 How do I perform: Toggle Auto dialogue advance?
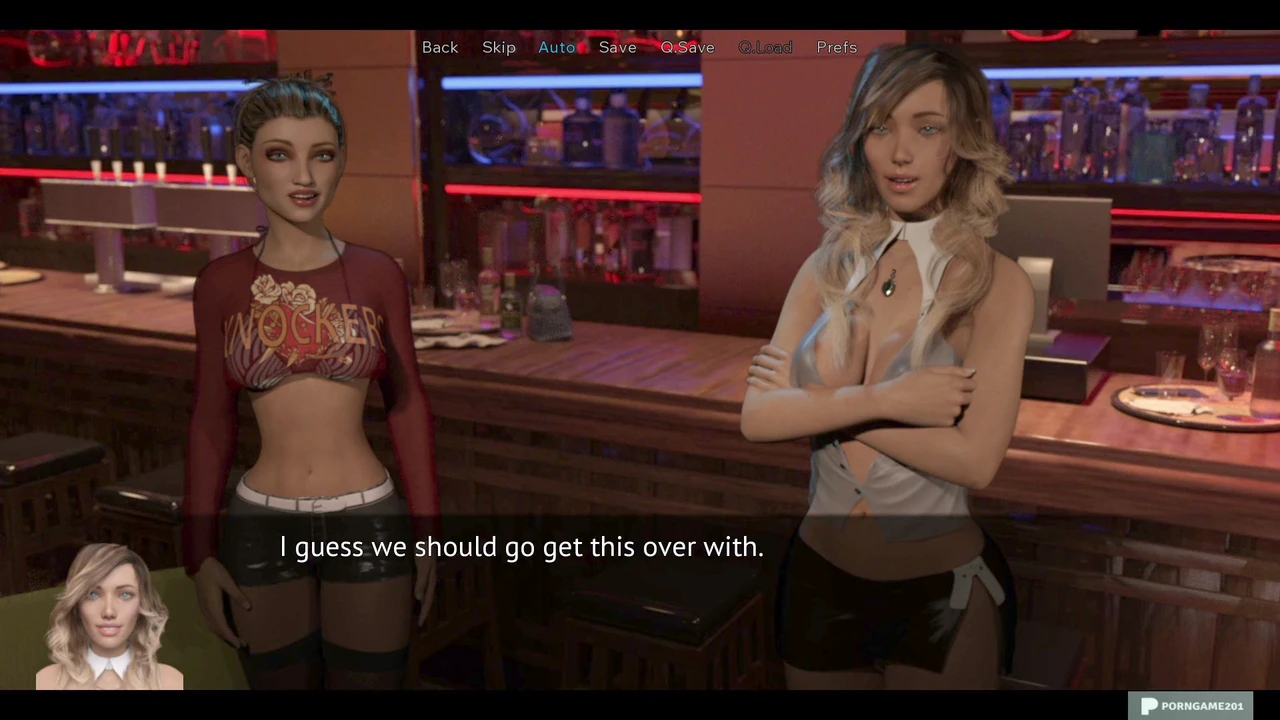click(557, 47)
